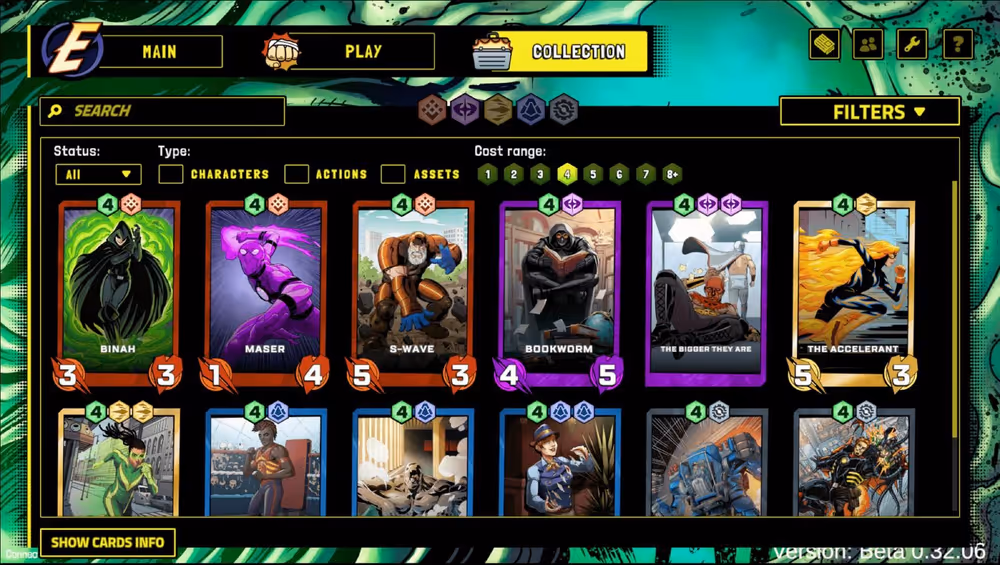Image resolution: width=1000 pixels, height=565 pixels.
Task: Select the cost 8+ filter
Action: [x=672, y=174]
